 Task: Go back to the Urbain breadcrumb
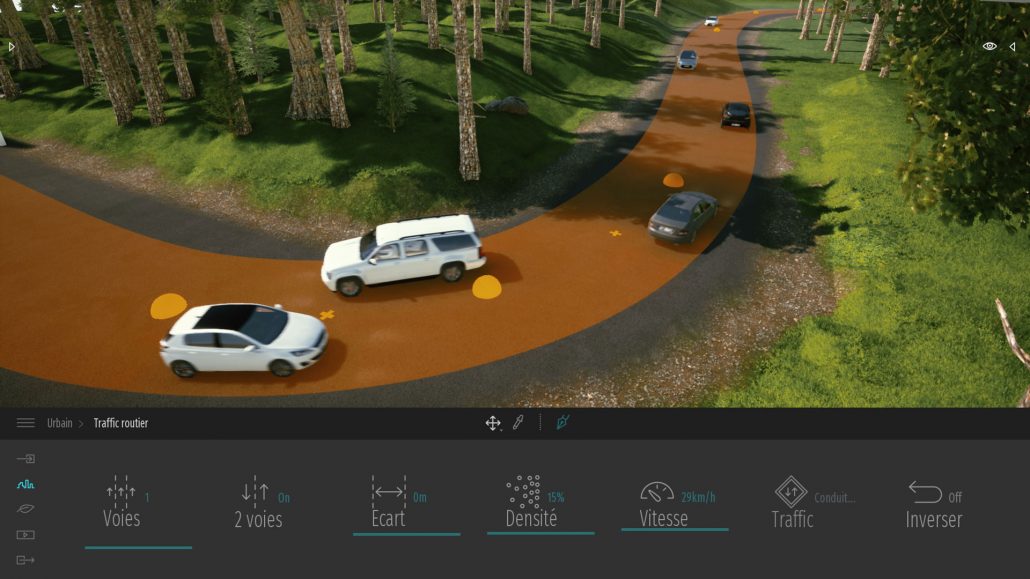60,423
